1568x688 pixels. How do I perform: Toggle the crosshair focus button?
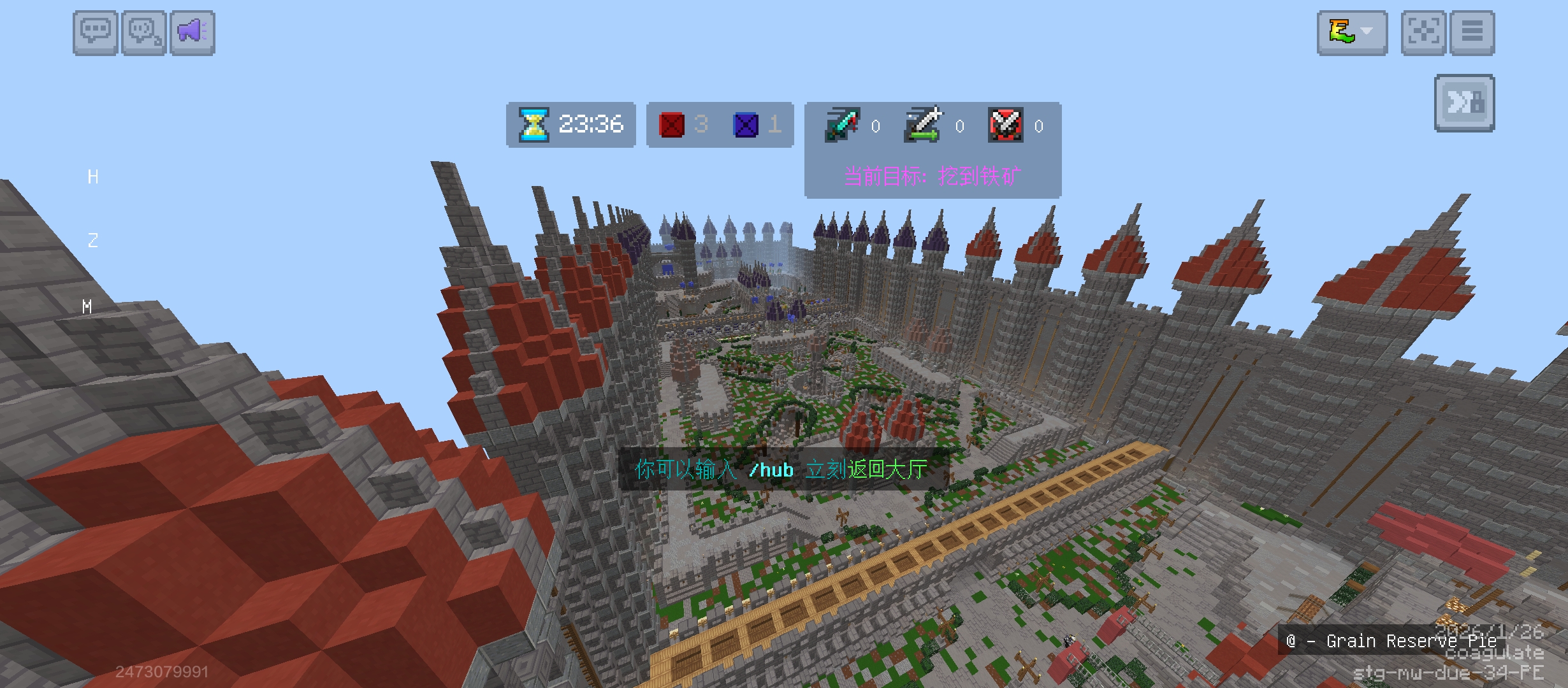pos(1423,32)
